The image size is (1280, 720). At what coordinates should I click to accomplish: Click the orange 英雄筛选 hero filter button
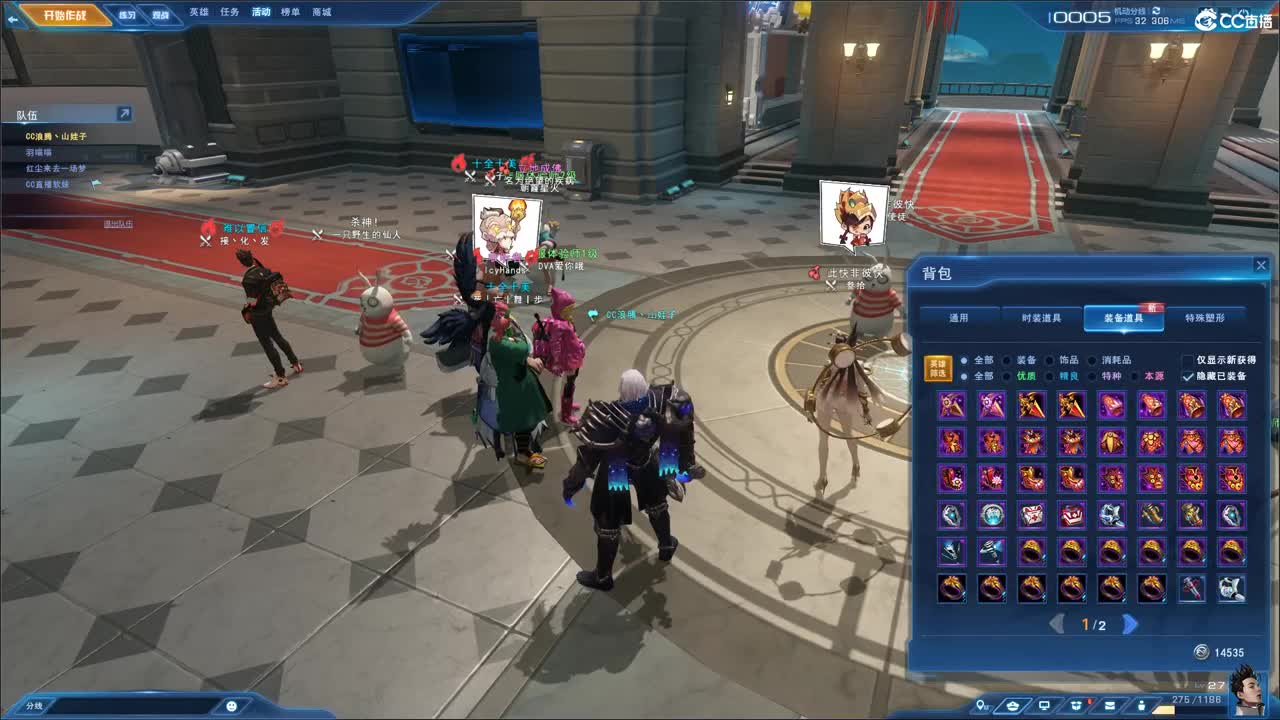point(937,368)
